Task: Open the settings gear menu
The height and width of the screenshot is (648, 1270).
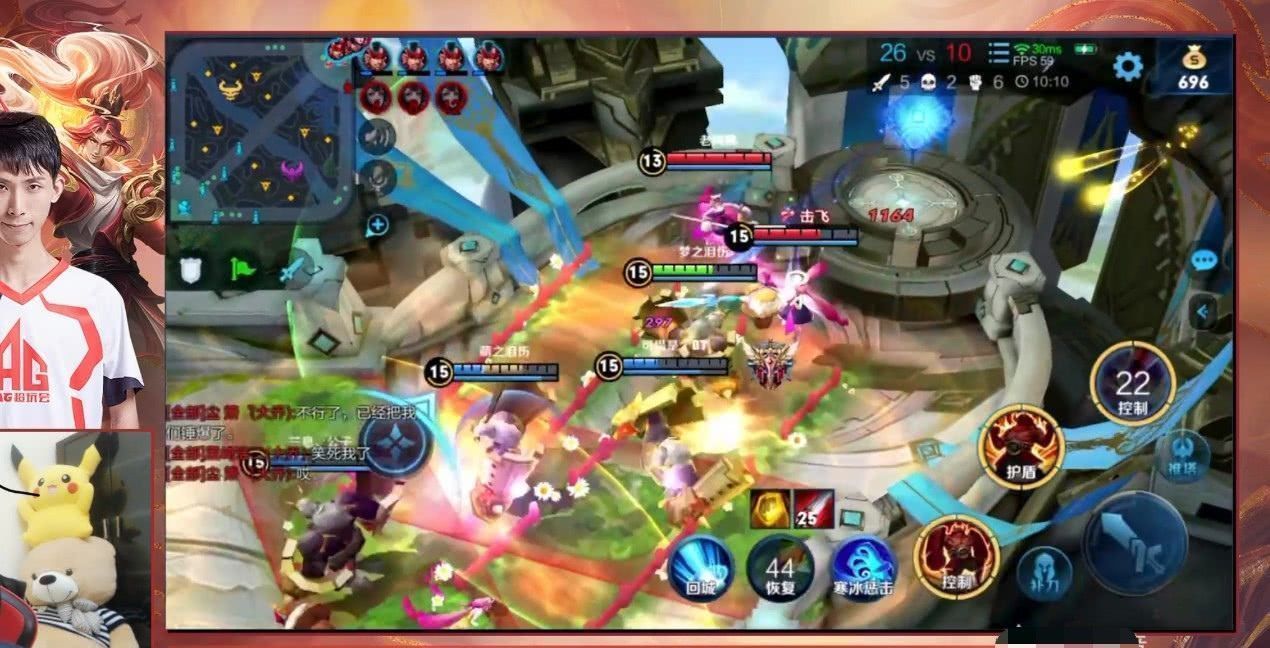Action: click(1127, 67)
